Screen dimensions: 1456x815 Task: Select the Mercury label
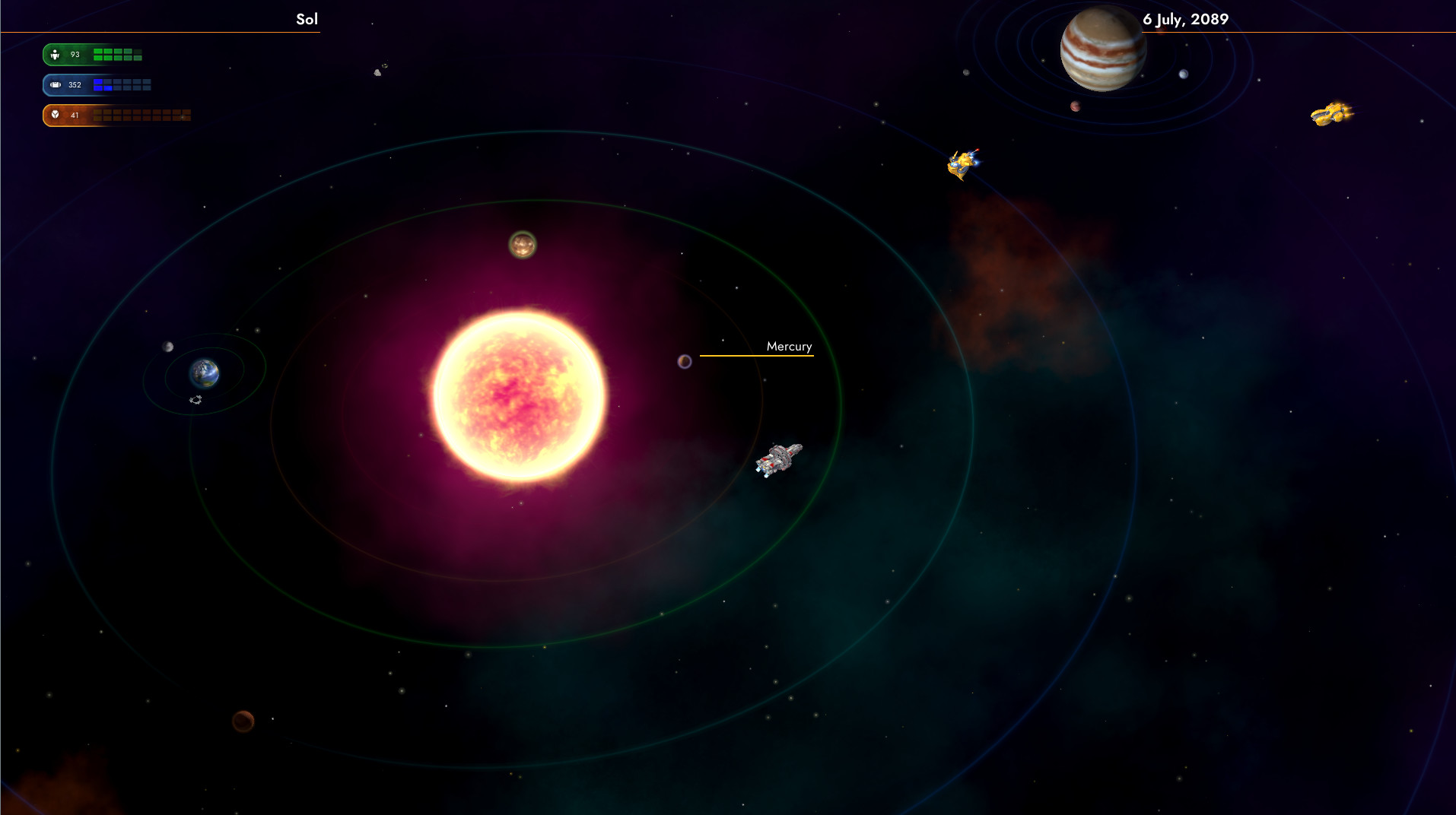788,346
